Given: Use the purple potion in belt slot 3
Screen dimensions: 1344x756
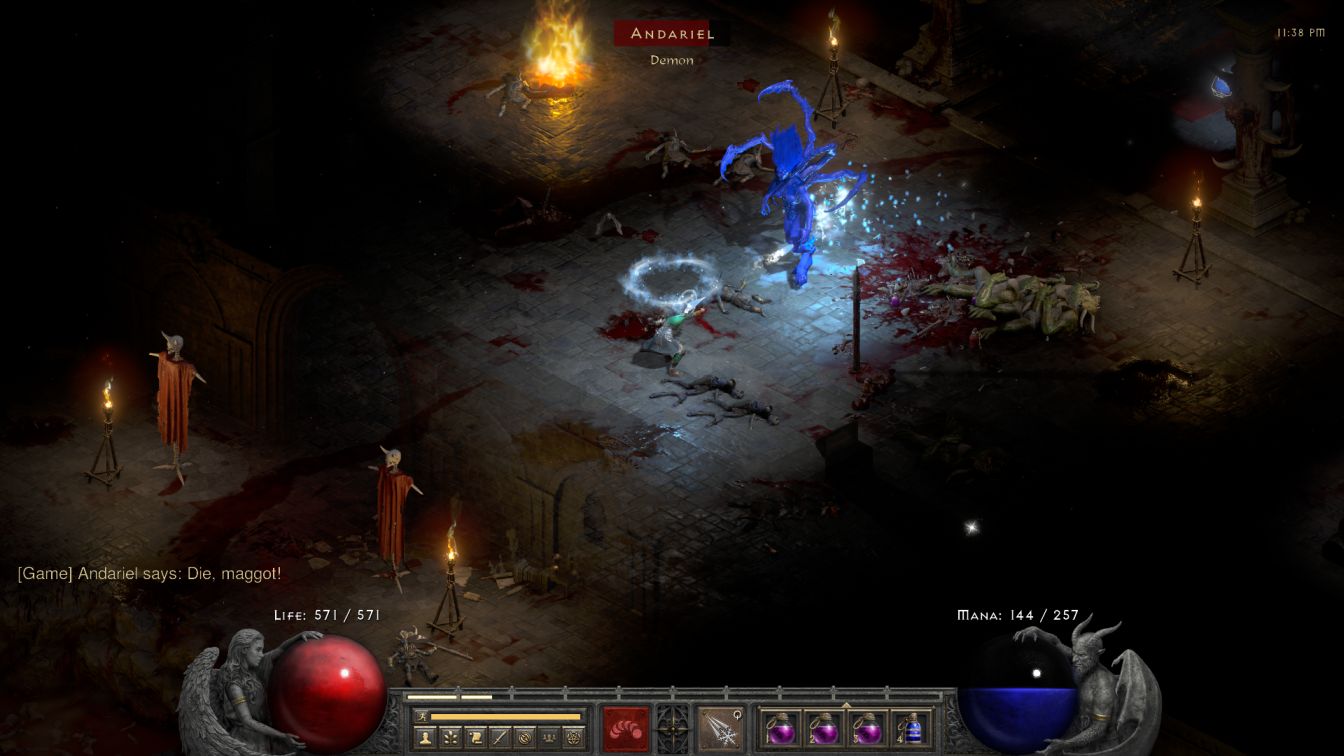Looking at the screenshot, I should click(868, 728).
